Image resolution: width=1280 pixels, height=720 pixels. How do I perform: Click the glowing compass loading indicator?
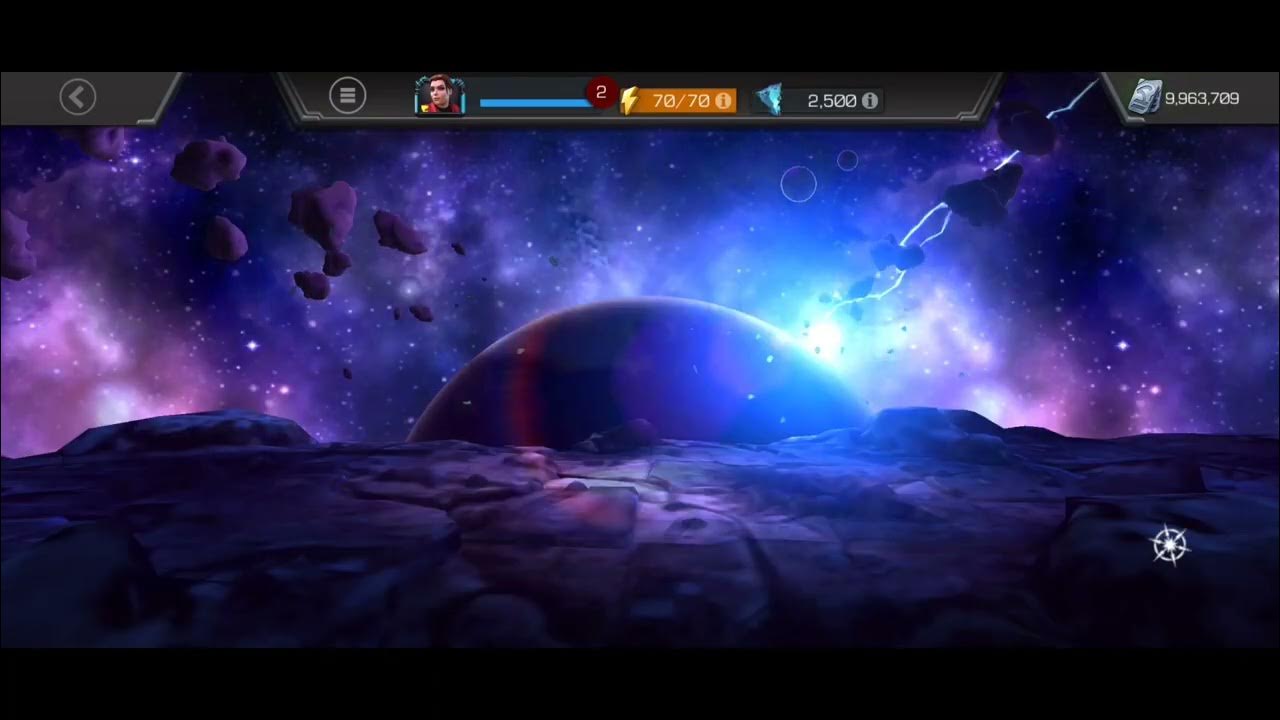point(1168,543)
